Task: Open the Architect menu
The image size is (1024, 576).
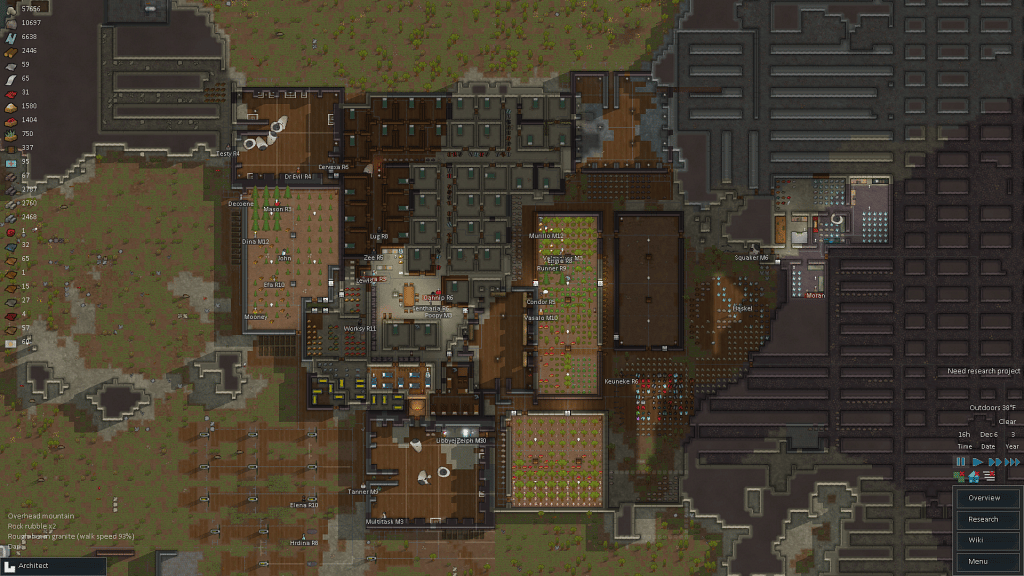Action: 52,566
